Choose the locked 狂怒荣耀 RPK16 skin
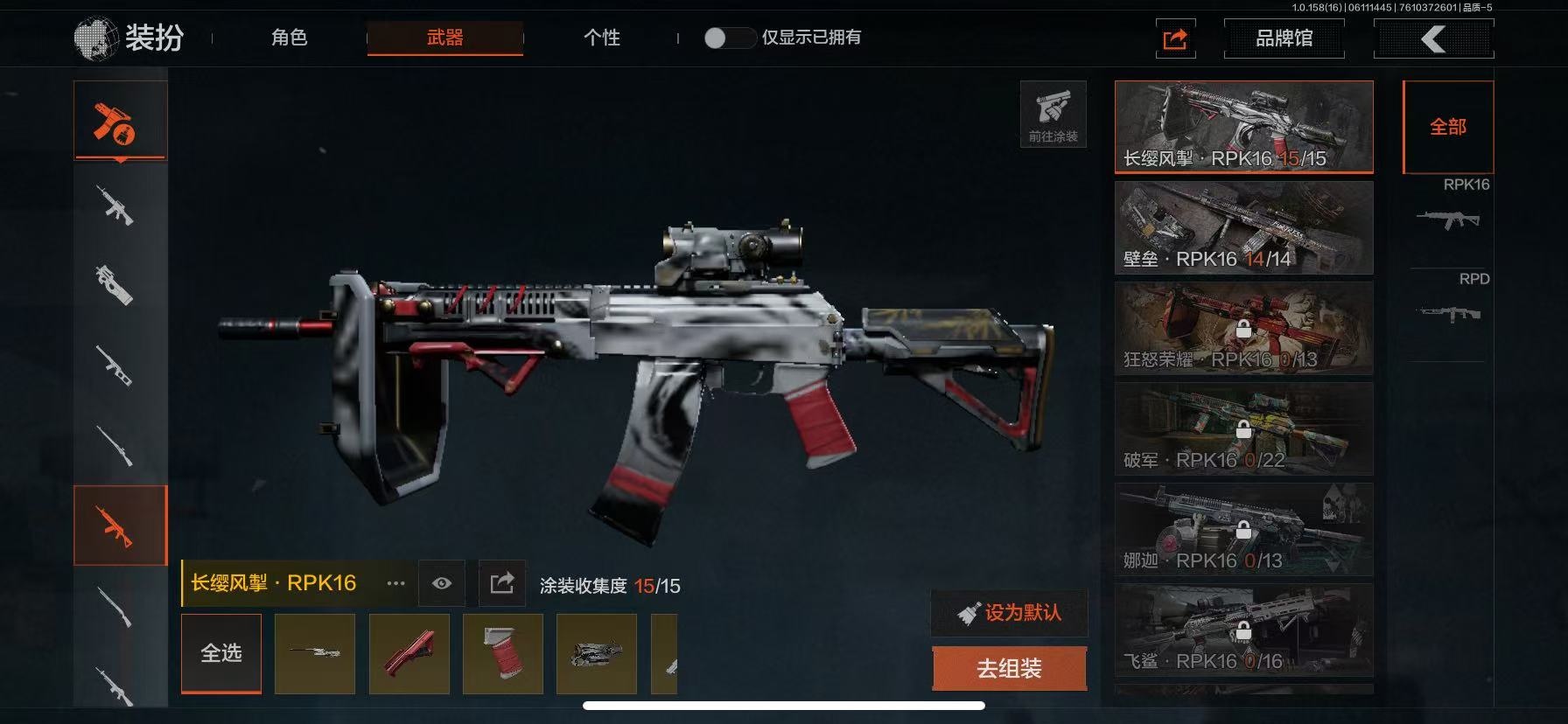 1243,329
